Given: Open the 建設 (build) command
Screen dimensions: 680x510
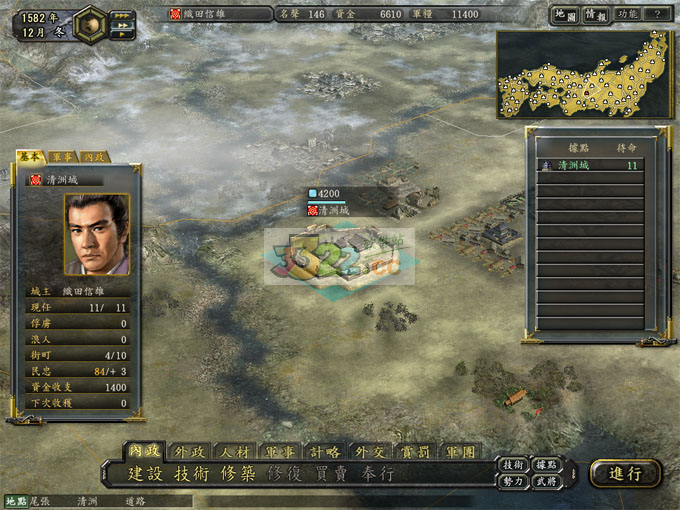Looking at the screenshot, I should pyautogui.click(x=148, y=474).
